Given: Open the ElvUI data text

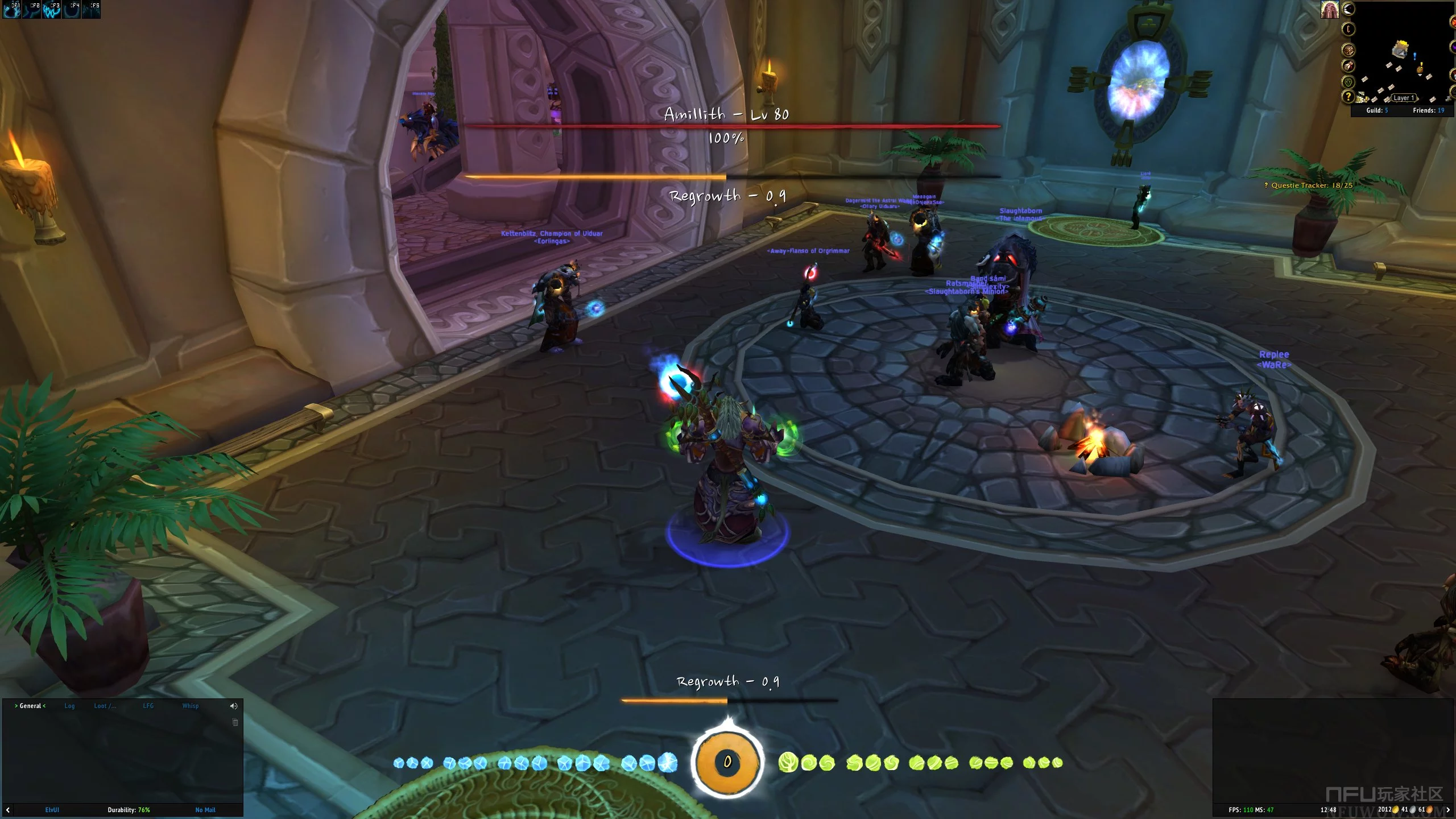Looking at the screenshot, I should (x=52, y=810).
